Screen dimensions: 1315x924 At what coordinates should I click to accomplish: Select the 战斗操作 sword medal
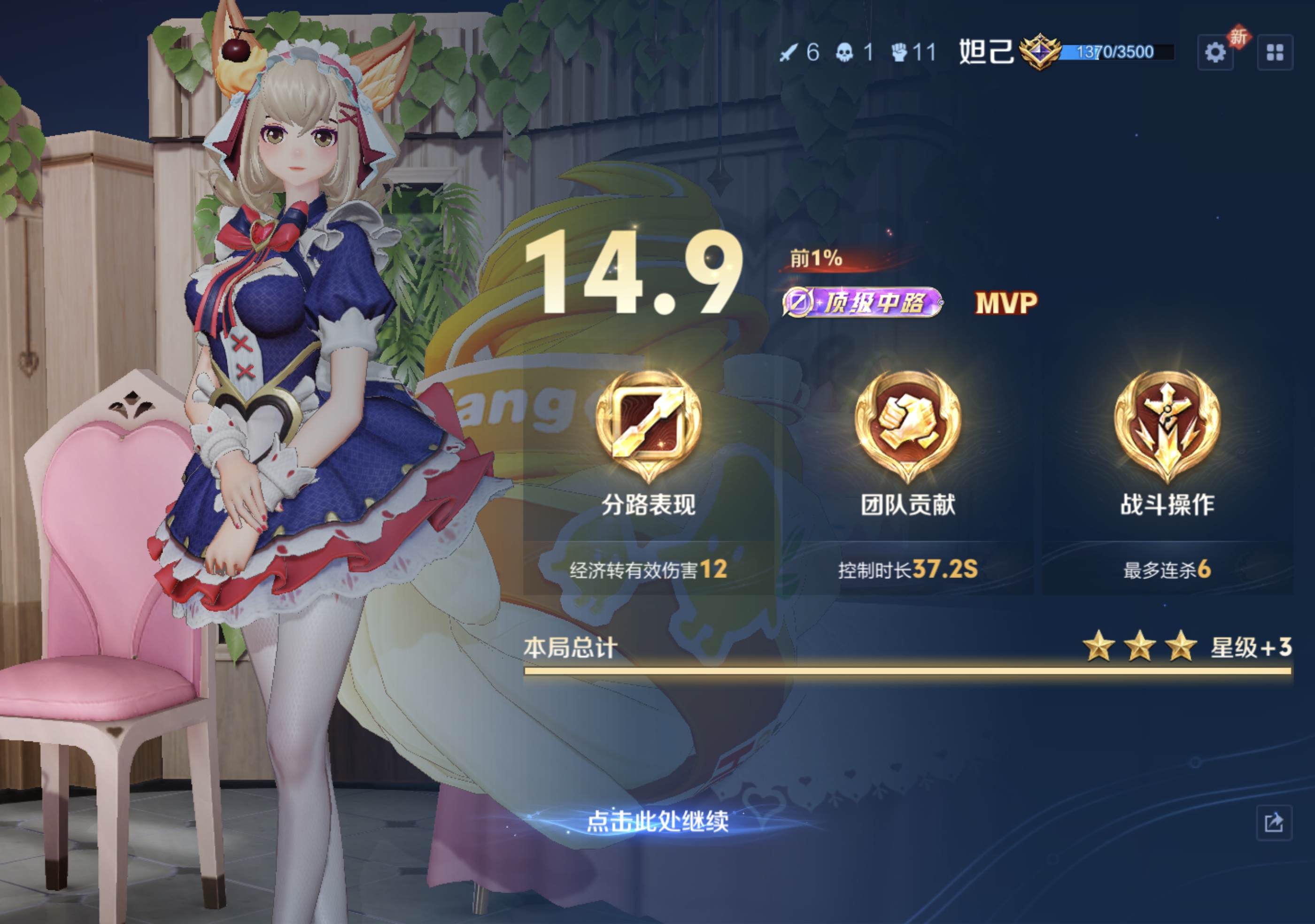pos(1167,424)
